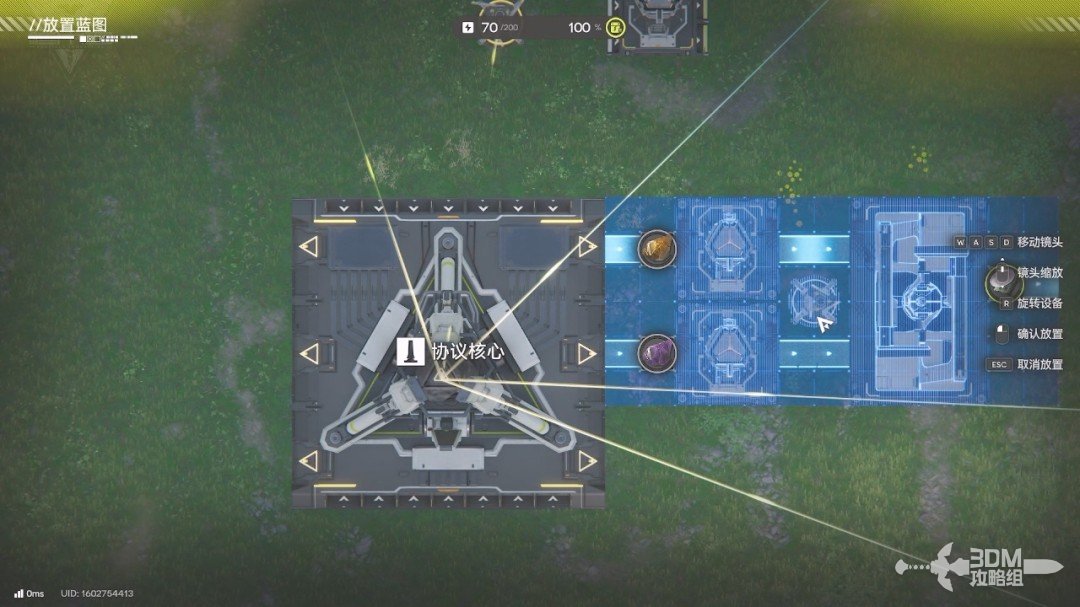Select the orange ore item icon
1080x607 pixels.
pos(657,248)
